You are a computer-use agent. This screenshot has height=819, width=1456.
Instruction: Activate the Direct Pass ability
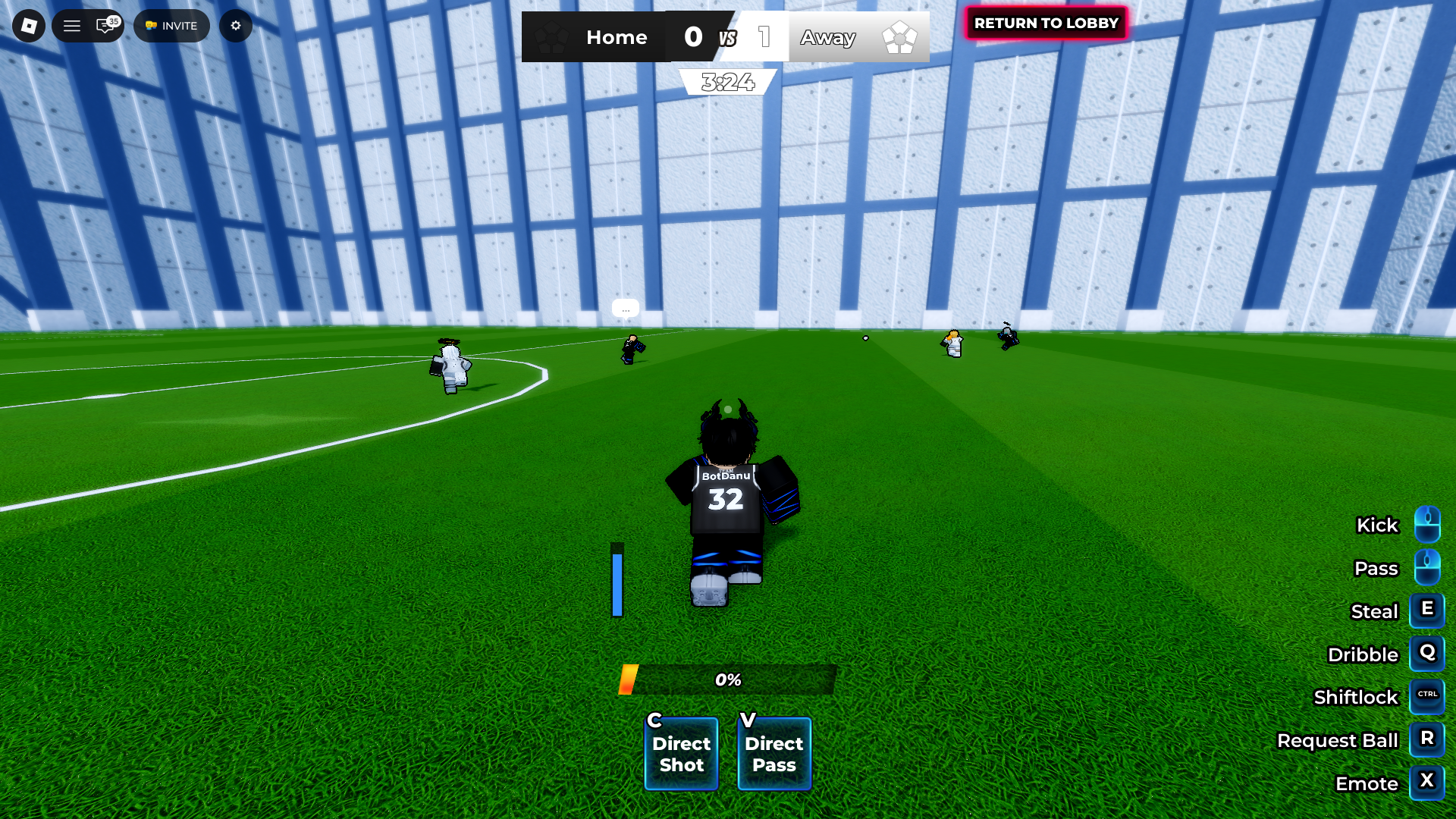pyautogui.click(x=773, y=753)
